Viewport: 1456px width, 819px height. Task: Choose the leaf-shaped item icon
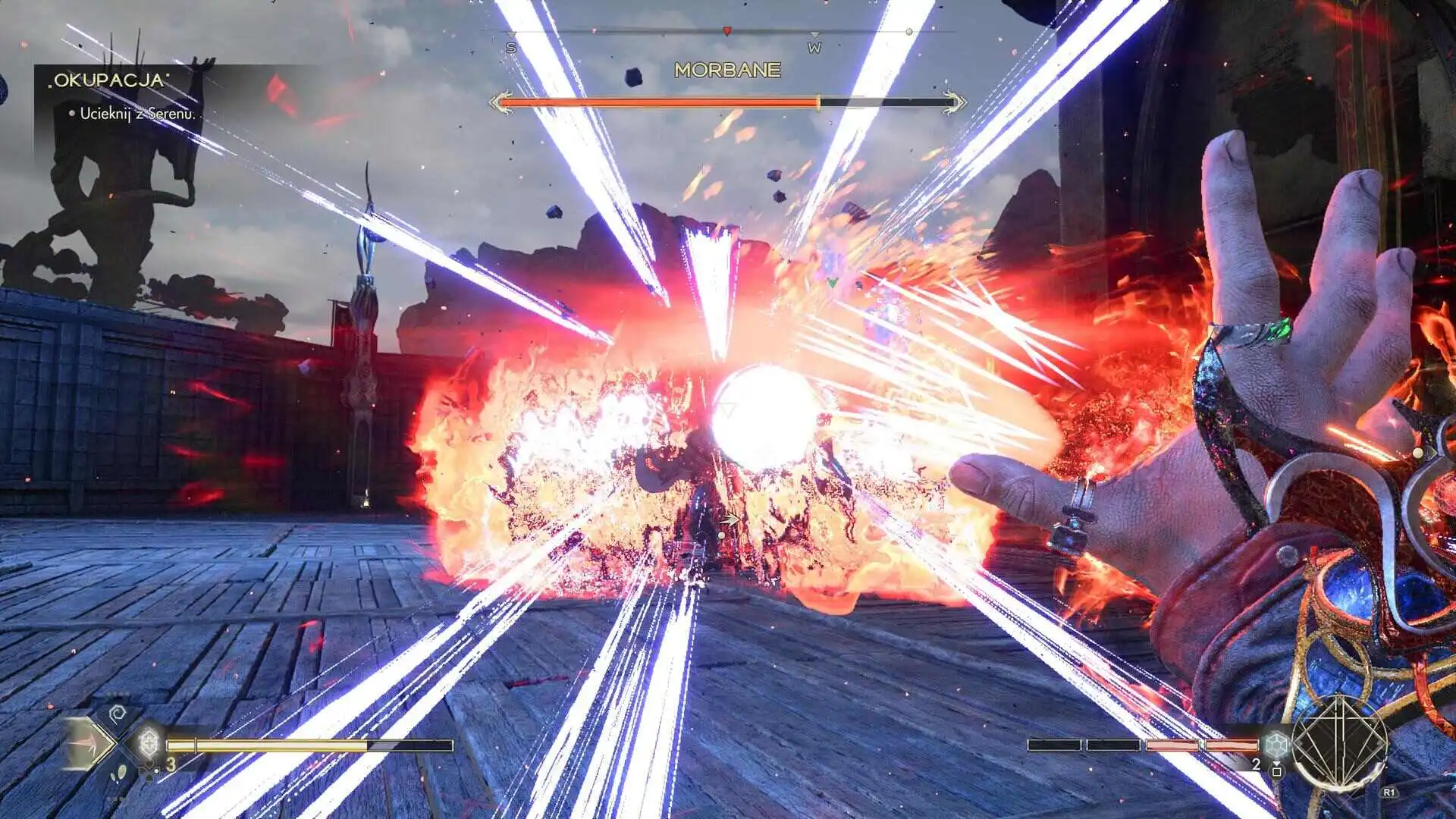(120, 773)
